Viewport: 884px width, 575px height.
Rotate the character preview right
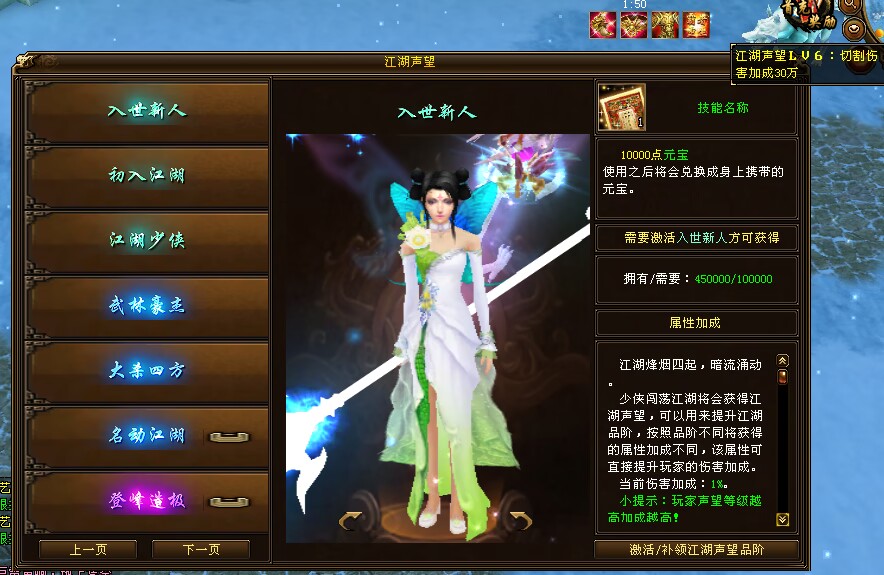tap(519, 519)
